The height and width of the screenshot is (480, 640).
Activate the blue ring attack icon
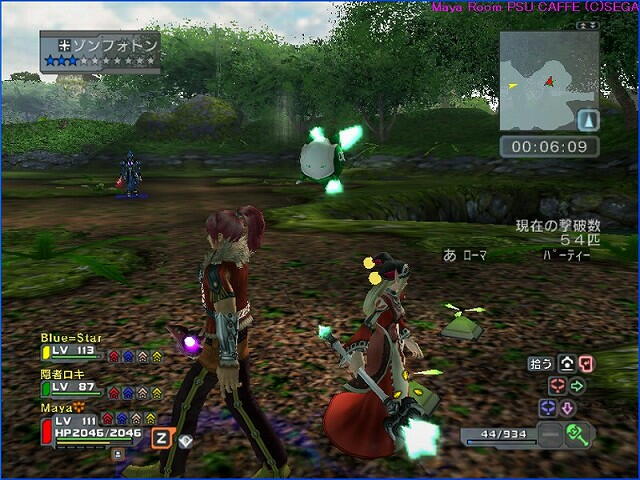point(547,408)
